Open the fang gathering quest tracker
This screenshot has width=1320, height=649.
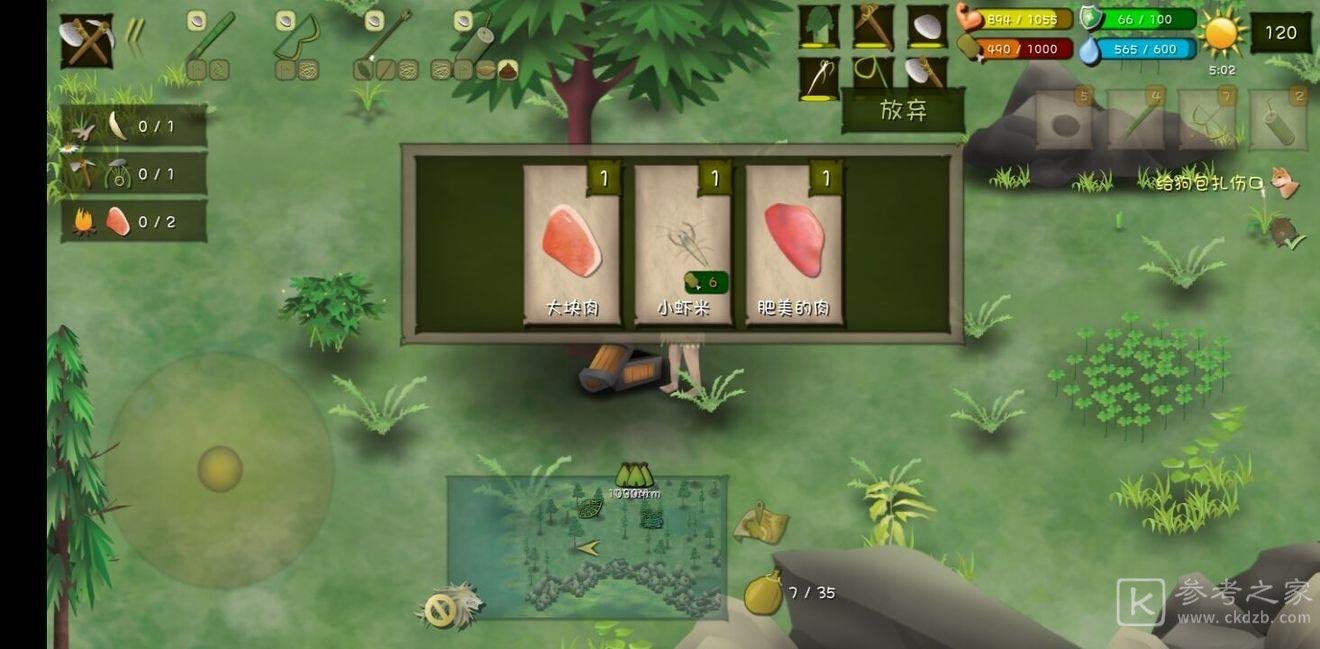click(134, 127)
